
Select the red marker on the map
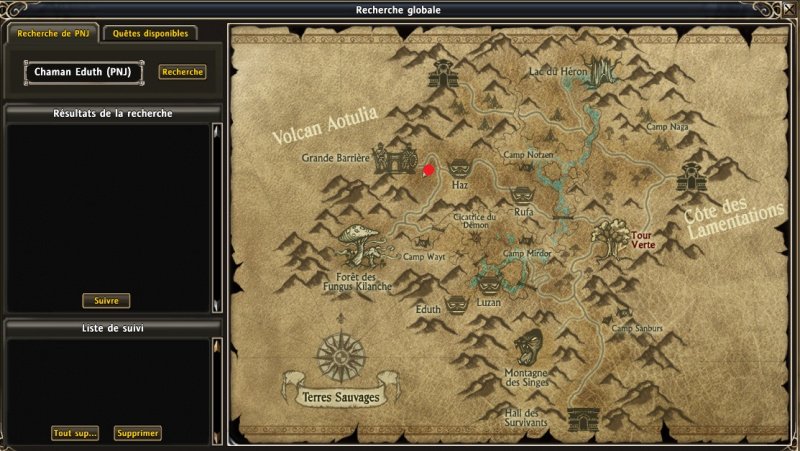pos(429,170)
